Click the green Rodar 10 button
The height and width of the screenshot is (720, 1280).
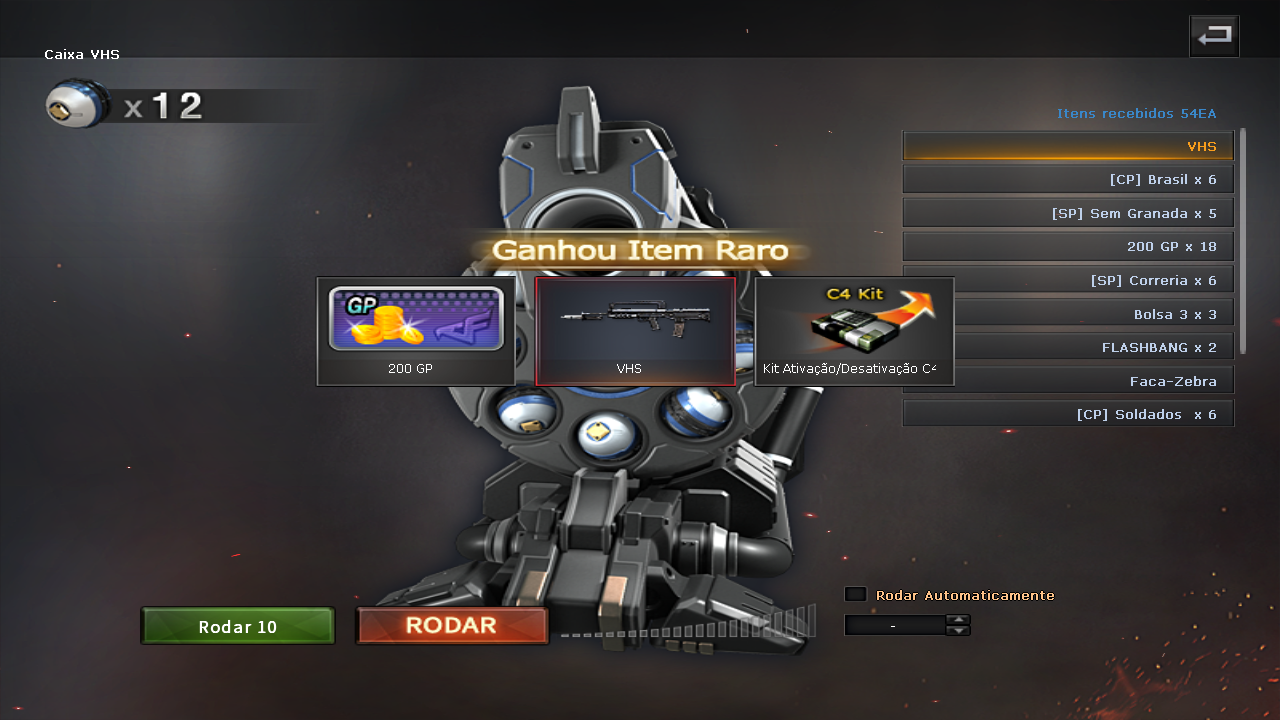(238, 626)
